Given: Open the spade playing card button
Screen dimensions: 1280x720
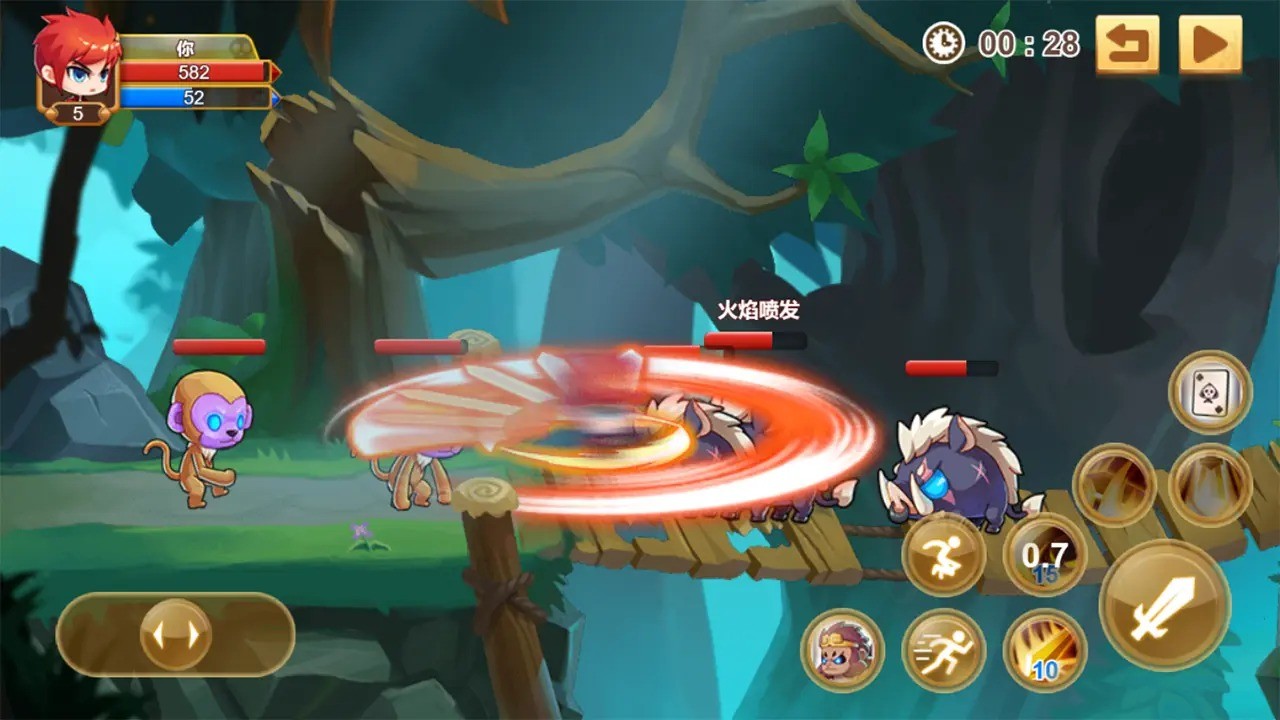Looking at the screenshot, I should pyautogui.click(x=1210, y=391).
